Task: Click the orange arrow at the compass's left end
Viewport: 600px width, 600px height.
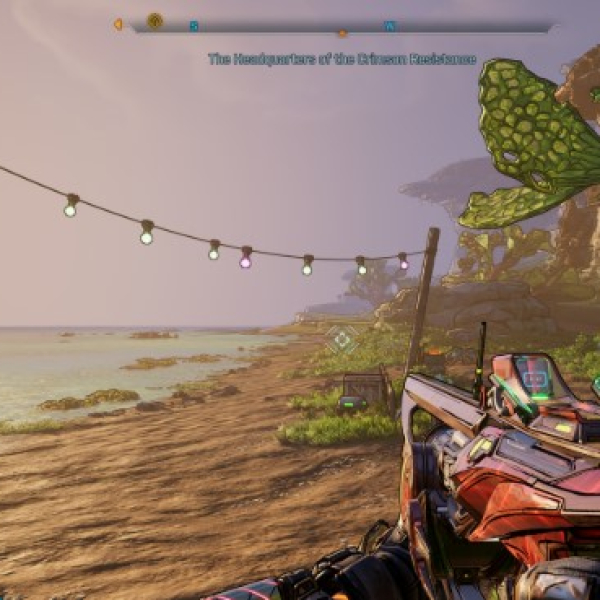Action: 118,24
